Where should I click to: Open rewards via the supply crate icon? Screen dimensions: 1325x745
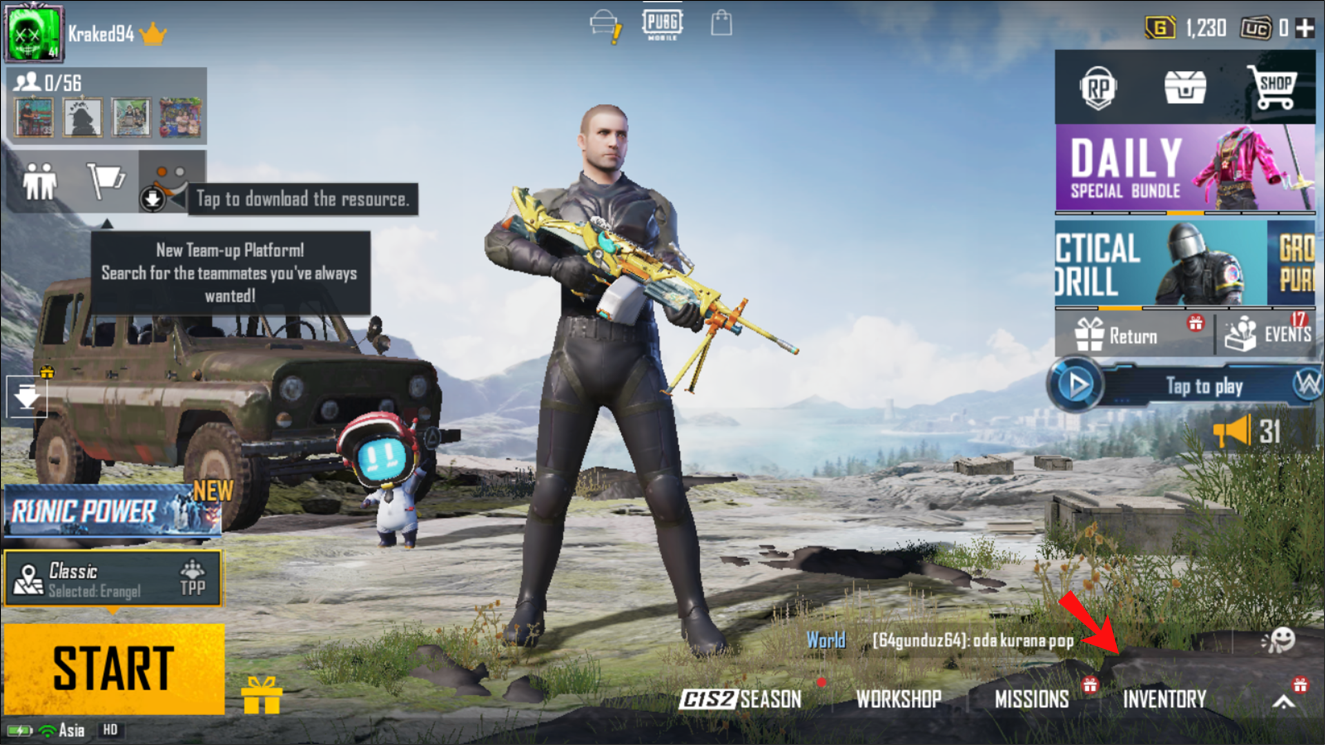pos(1184,88)
